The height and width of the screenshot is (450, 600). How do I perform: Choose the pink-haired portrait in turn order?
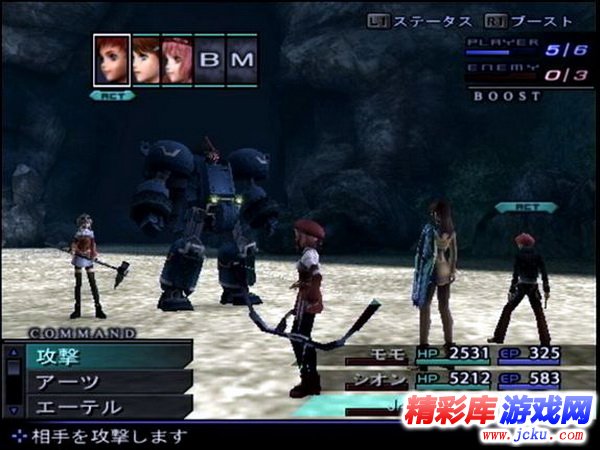pos(177,60)
